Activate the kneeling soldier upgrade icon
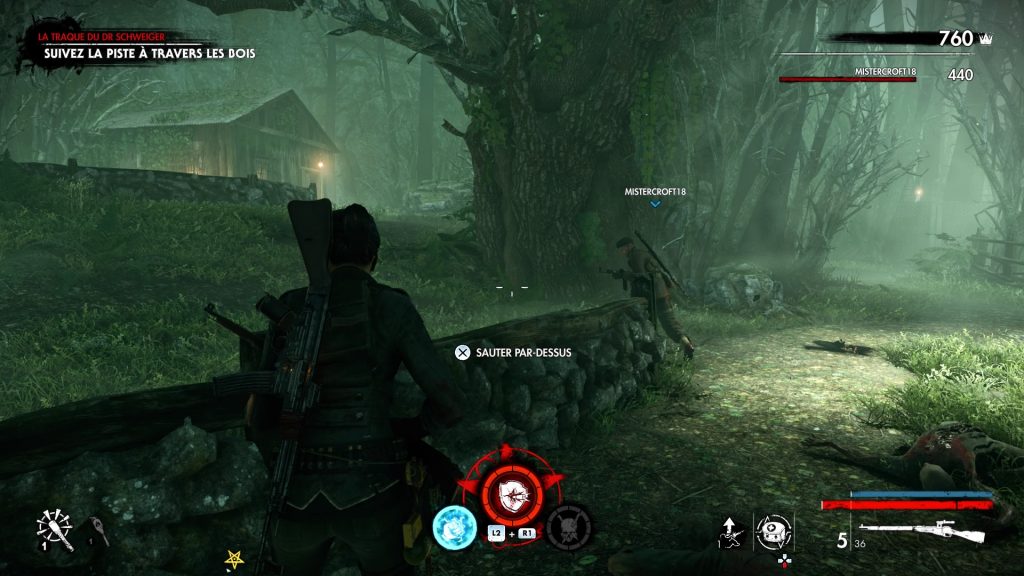This screenshot has width=1024, height=576. coord(729,533)
